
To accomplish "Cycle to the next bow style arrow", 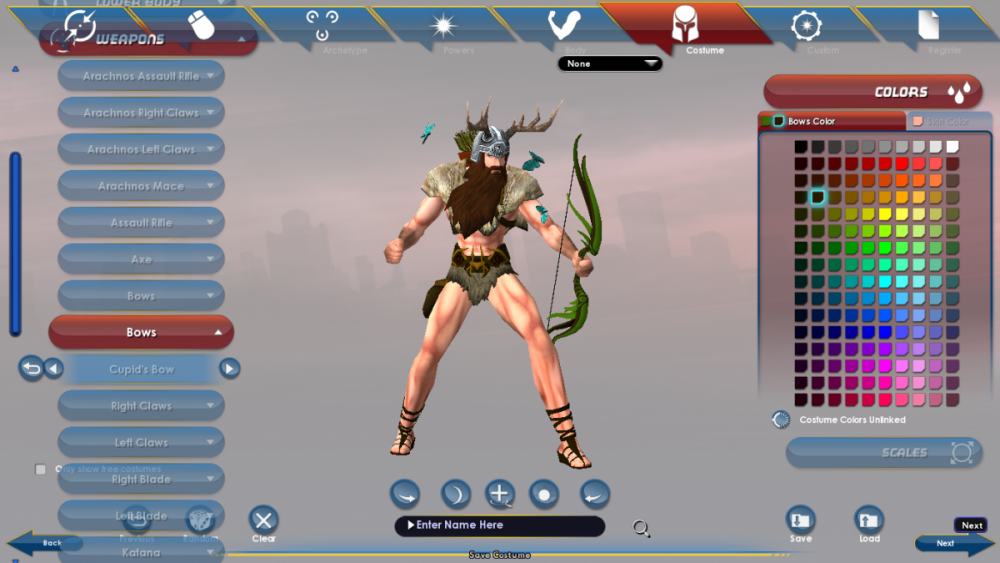I will coord(230,369).
